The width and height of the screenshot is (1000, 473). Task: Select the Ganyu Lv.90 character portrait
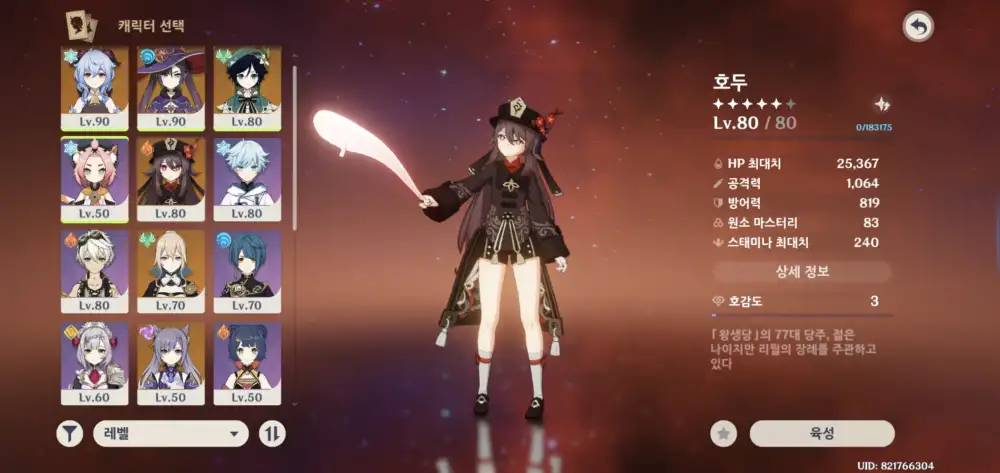click(94, 87)
